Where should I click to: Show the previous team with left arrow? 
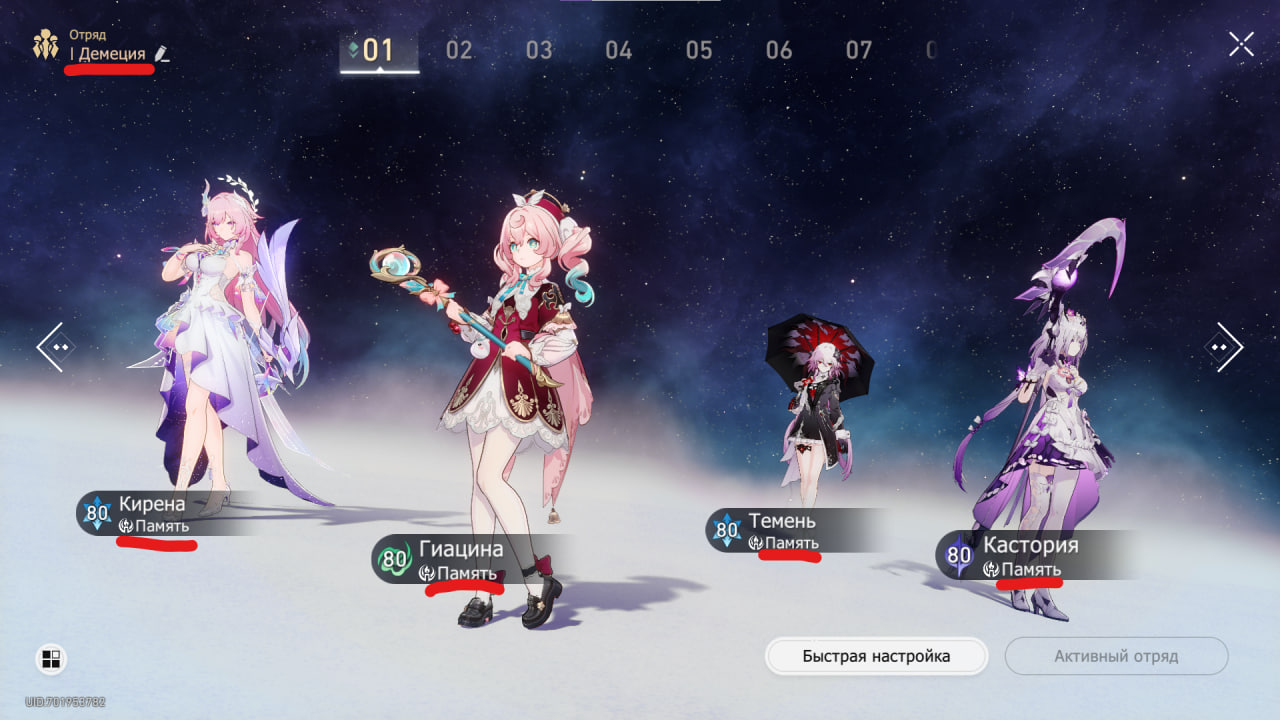(x=53, y=347)
